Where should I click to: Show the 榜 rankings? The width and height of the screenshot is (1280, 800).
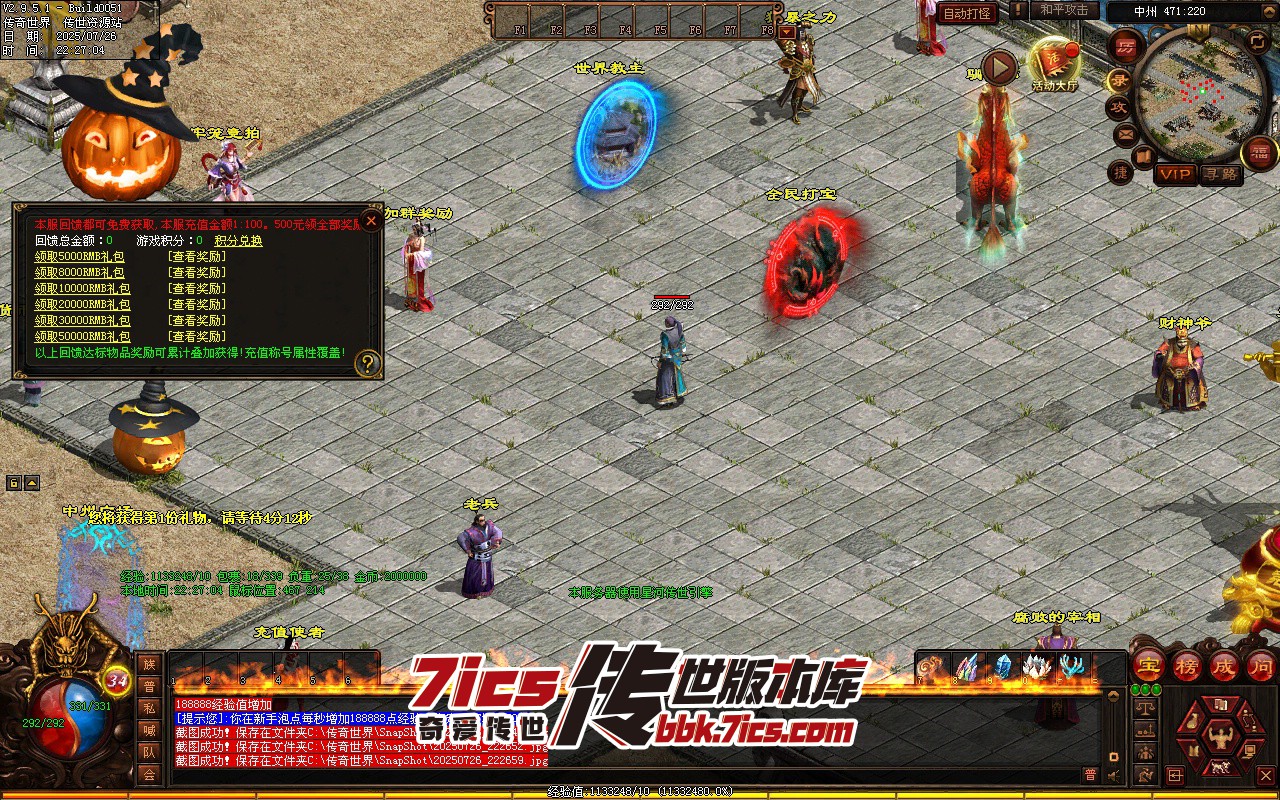tap(1186, 665)
